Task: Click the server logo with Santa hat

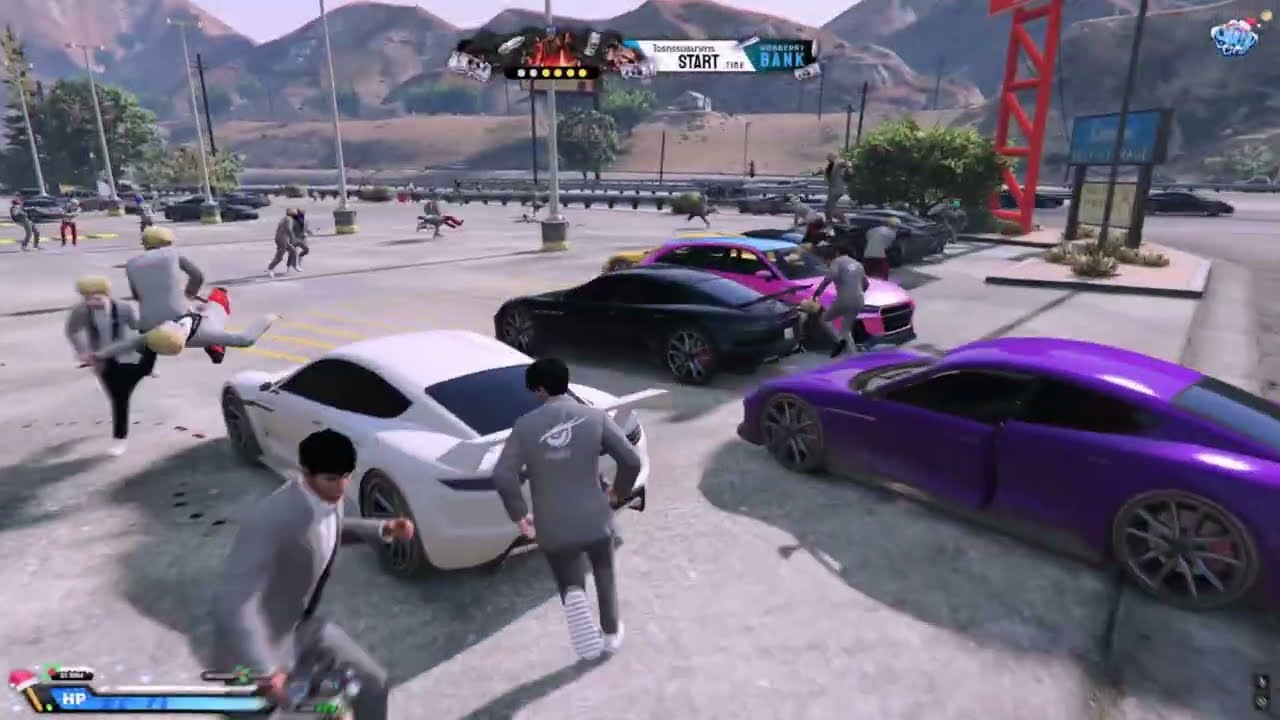Action: (x=1234, y=38)
